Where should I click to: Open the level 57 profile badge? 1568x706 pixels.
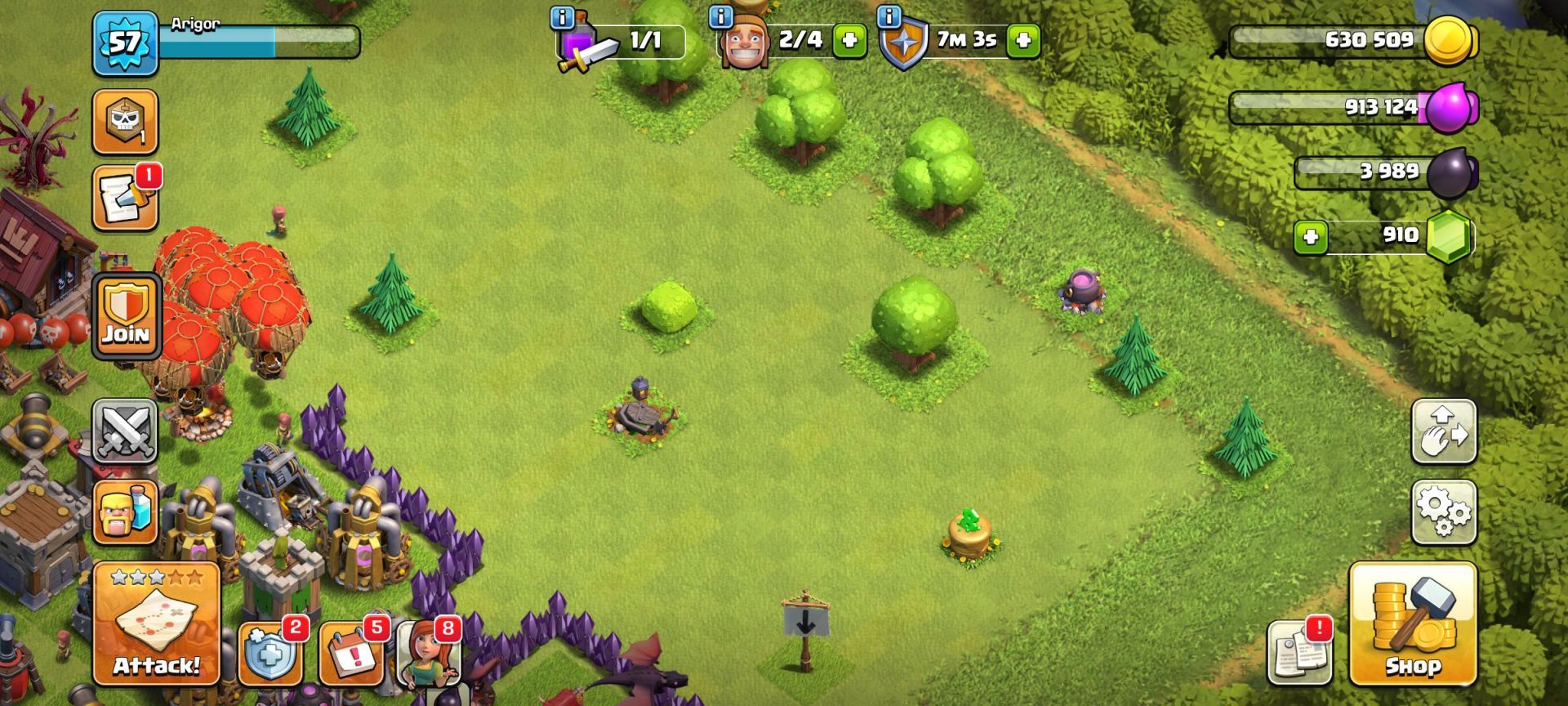[125, 42]
